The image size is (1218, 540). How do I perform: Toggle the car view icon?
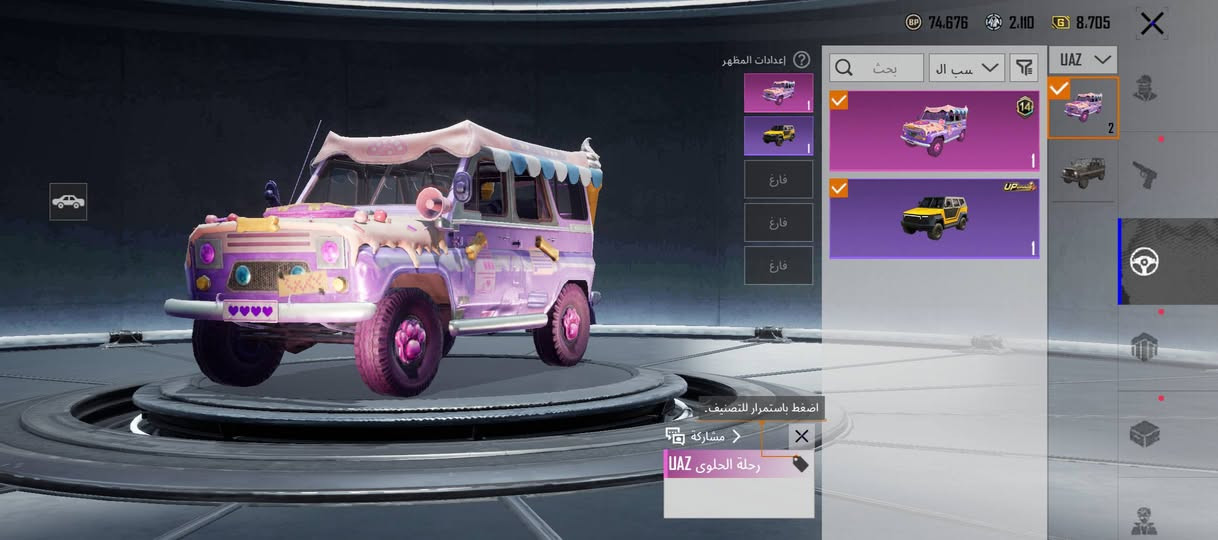point(68,201)
